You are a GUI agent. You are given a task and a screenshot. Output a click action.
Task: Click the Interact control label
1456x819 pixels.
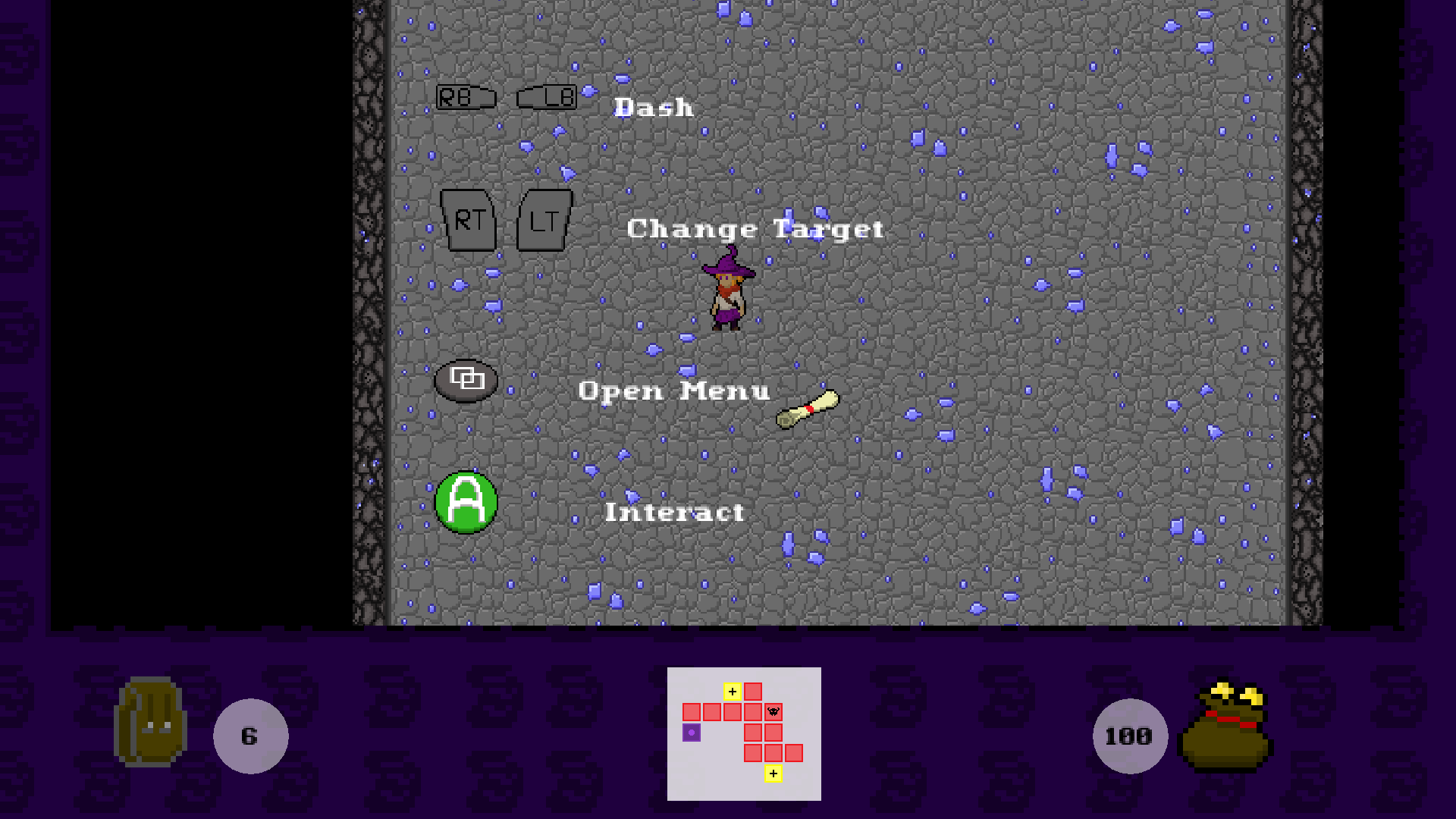pyautogui.click(x=673, y=511)
